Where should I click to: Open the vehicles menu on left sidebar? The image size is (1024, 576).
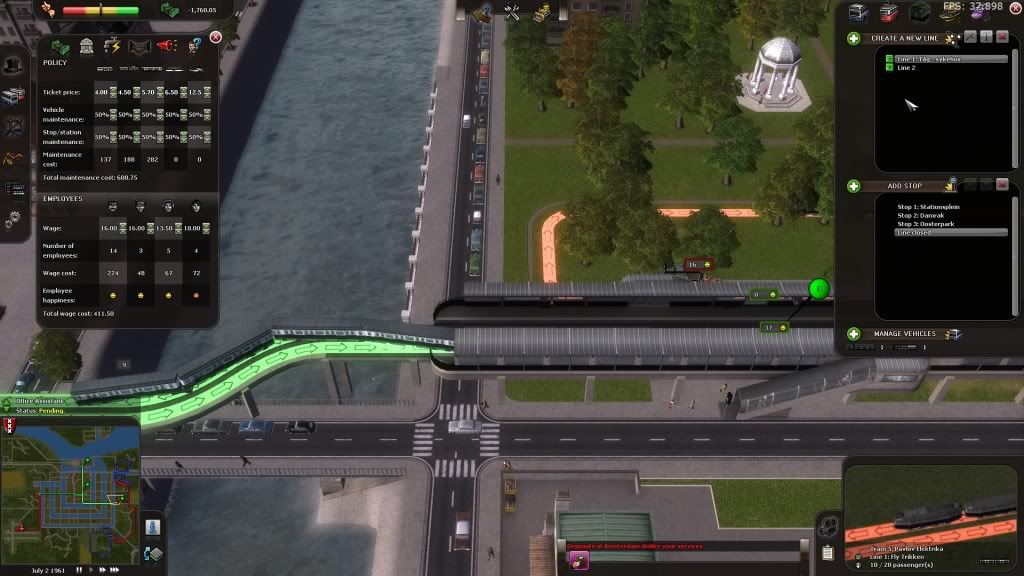point(14,96)
